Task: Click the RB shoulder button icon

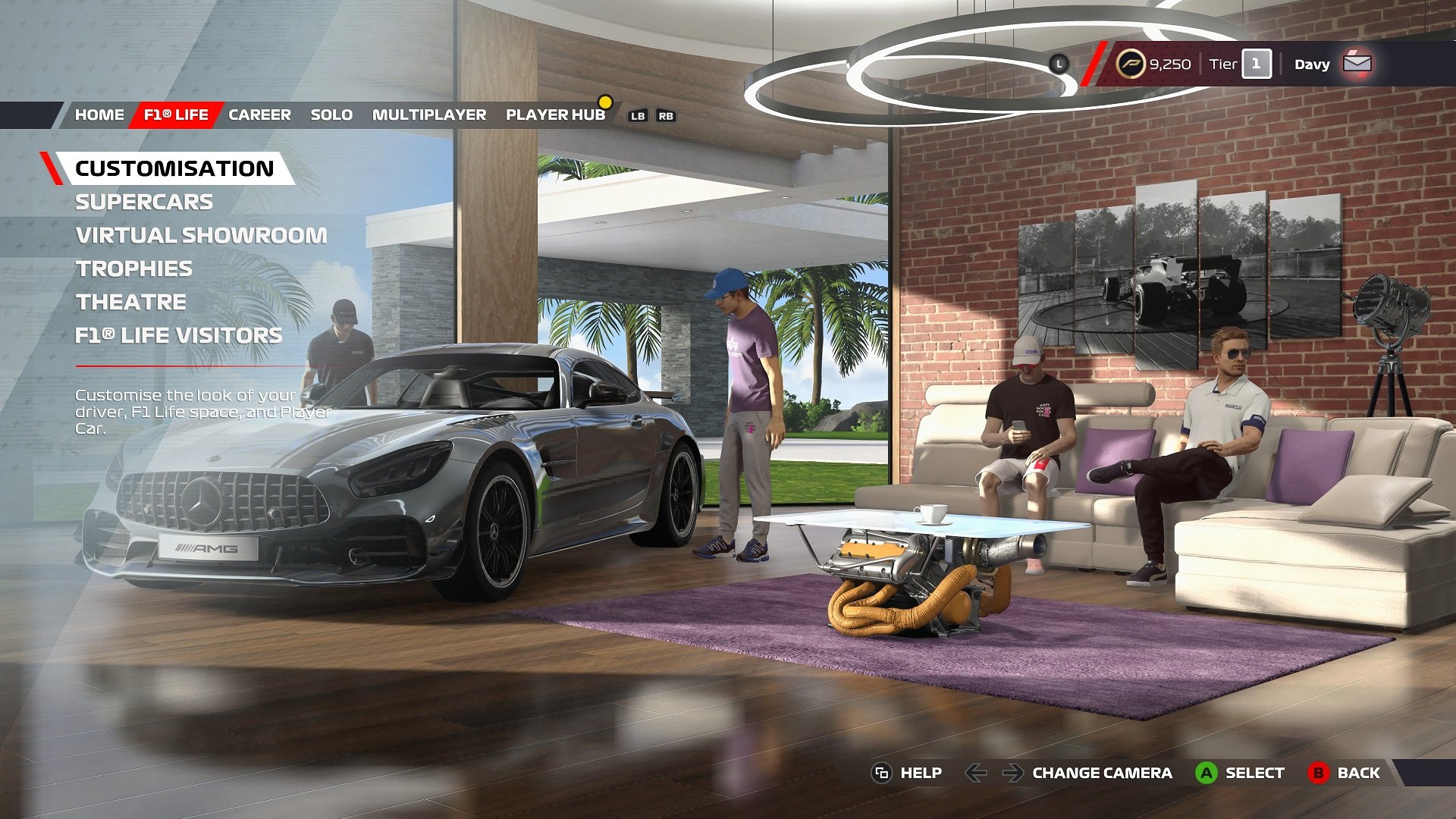Action: (x=666, y=116)
